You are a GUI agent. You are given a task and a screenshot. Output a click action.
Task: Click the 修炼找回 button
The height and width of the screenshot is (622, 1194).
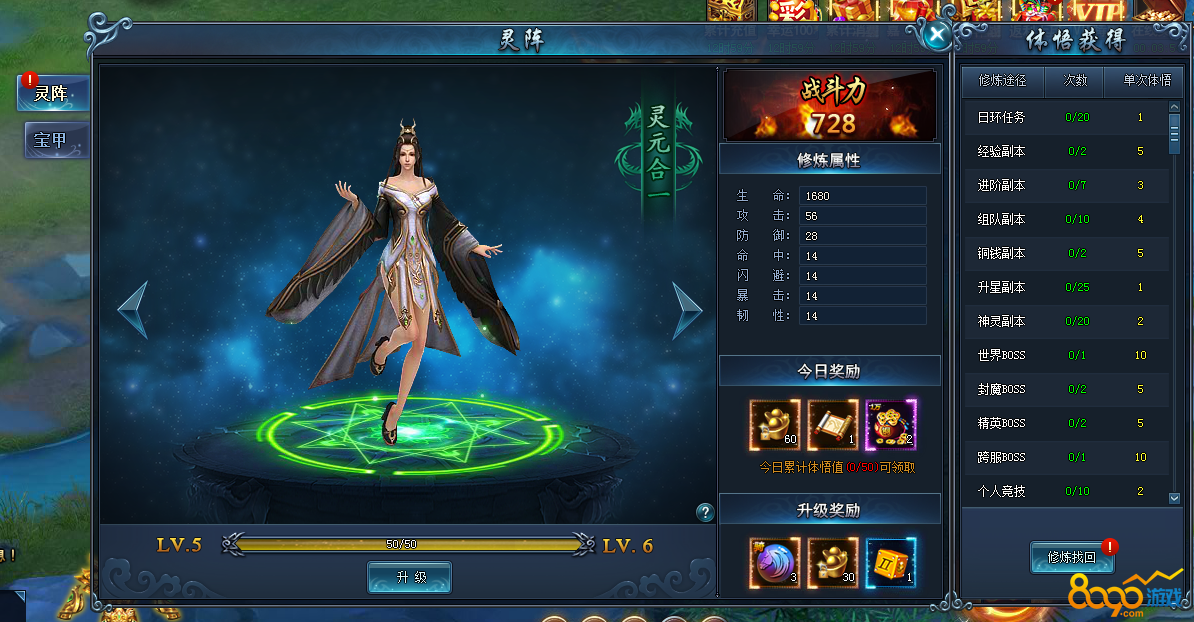click(x=1071, y=557)
